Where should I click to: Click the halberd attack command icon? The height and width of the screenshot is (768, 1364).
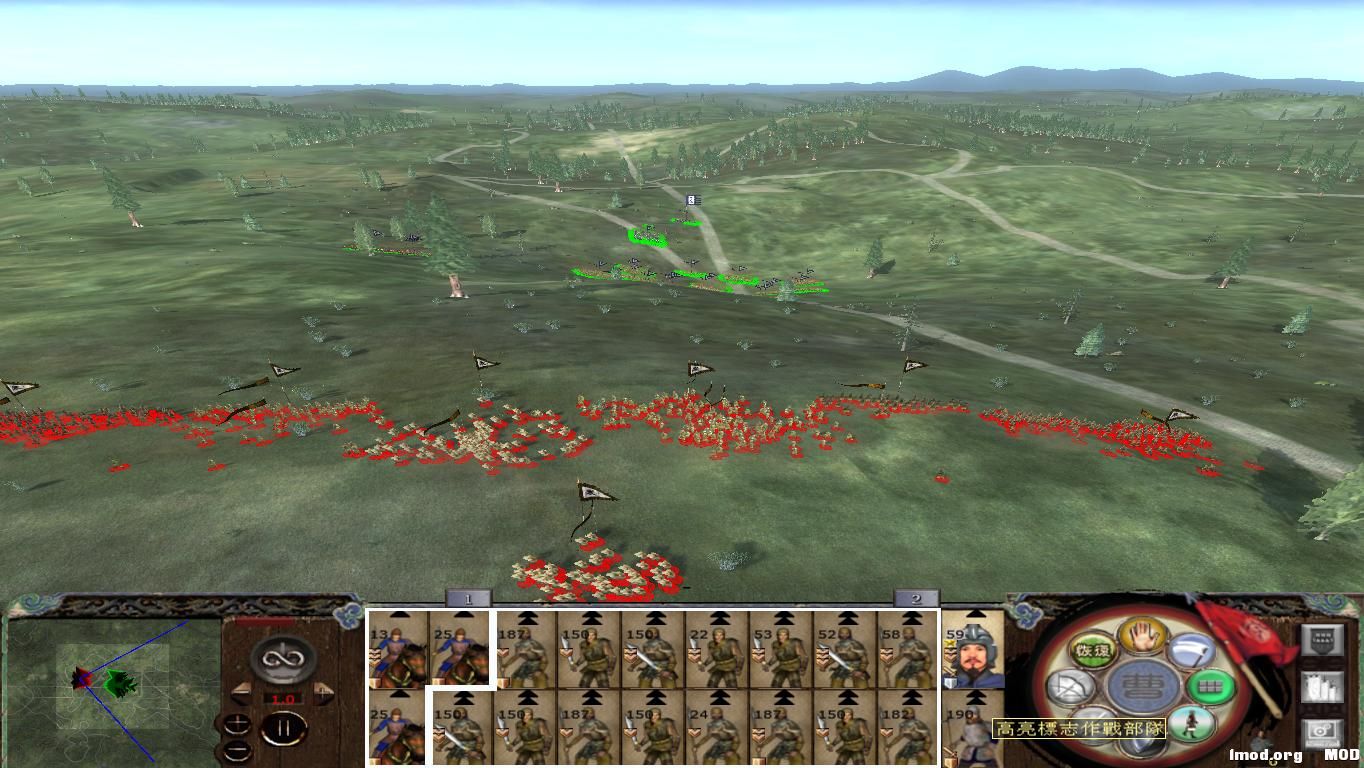tap(1190, 650)
